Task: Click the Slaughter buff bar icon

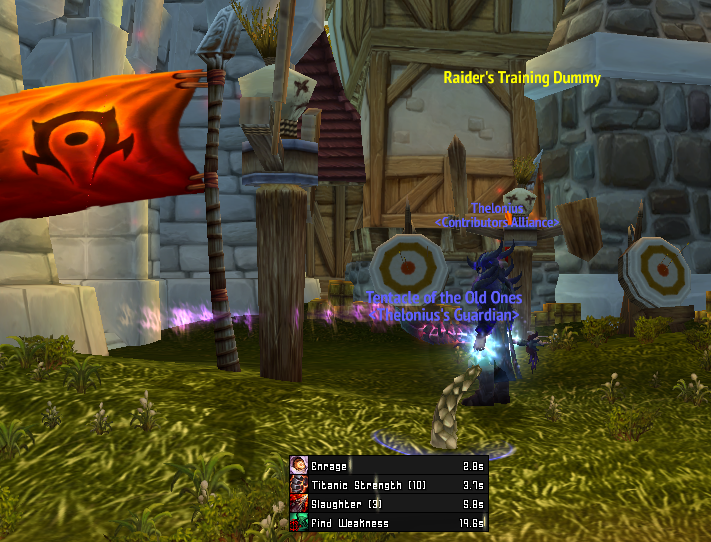Action: coord(299,504)
